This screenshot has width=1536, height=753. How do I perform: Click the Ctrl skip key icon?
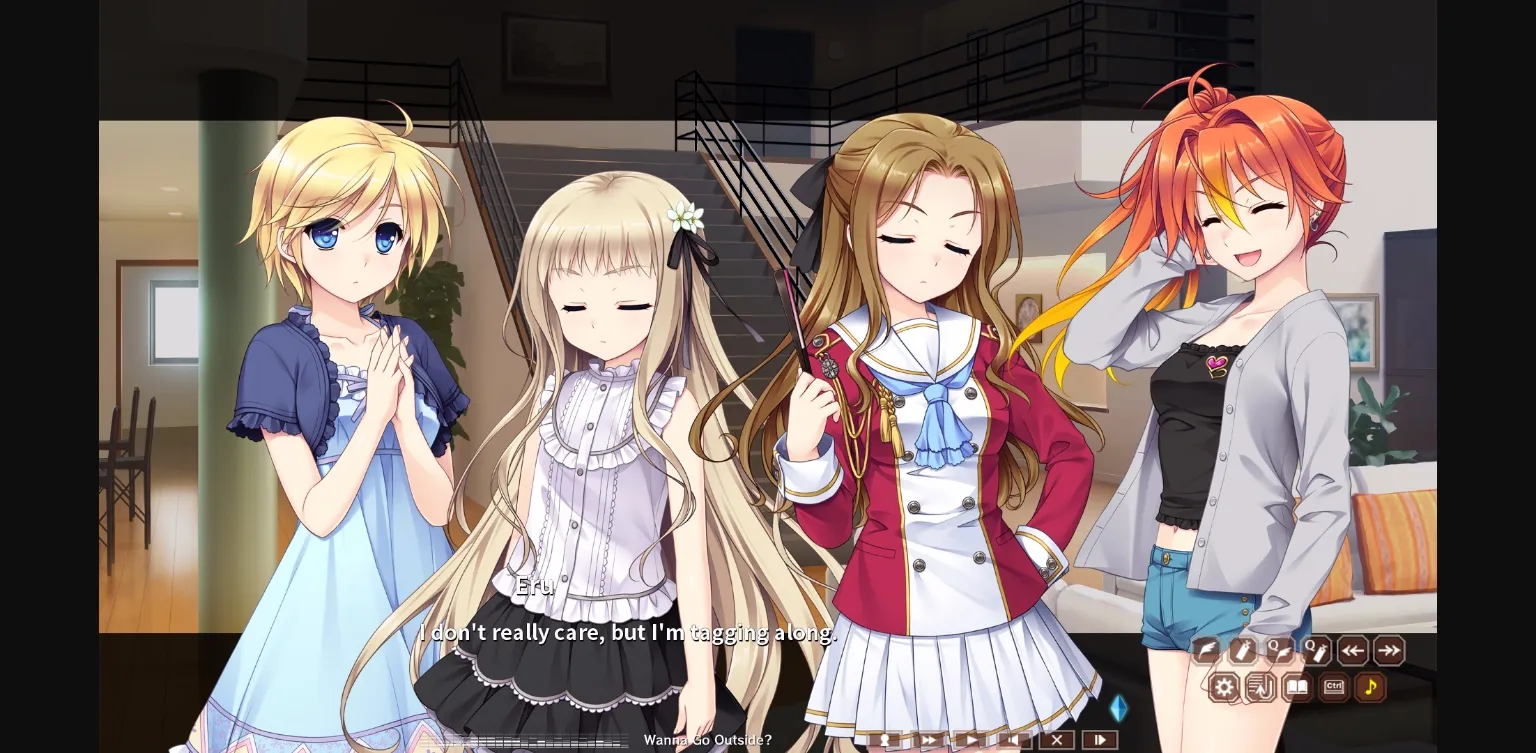(x=1333, y=686)
